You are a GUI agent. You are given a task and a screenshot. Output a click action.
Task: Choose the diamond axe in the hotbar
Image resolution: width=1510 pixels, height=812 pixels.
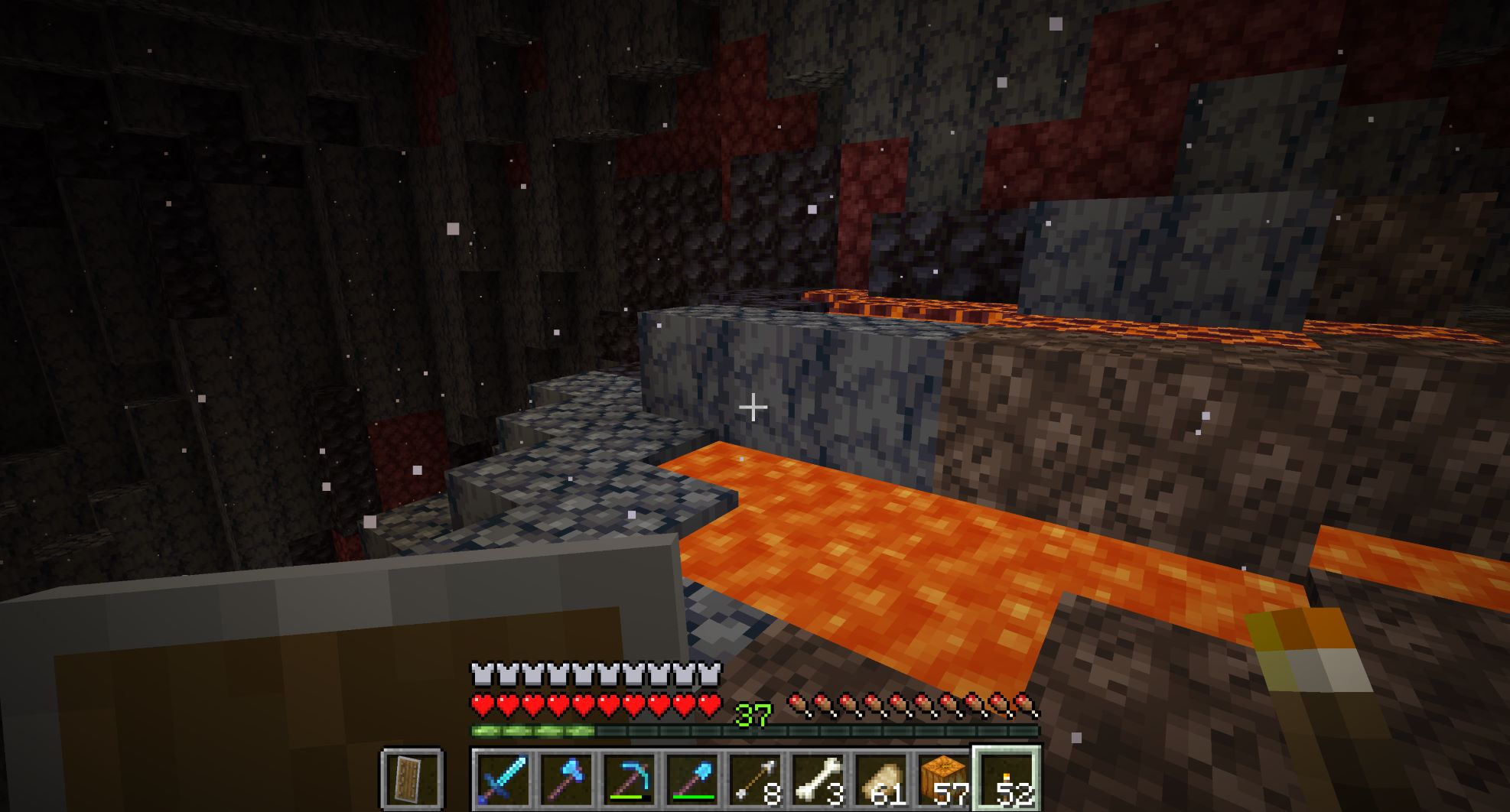point(566,780)
